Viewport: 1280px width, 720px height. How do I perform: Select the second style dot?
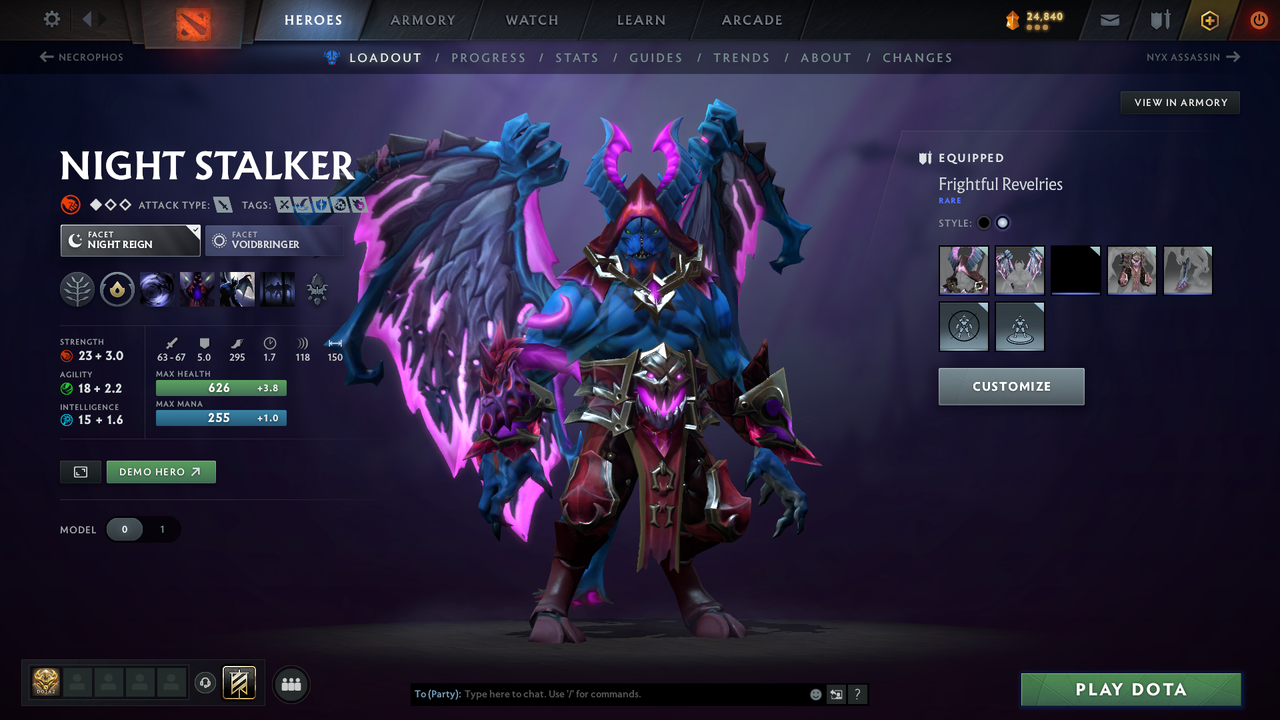tap(1002, 222)
